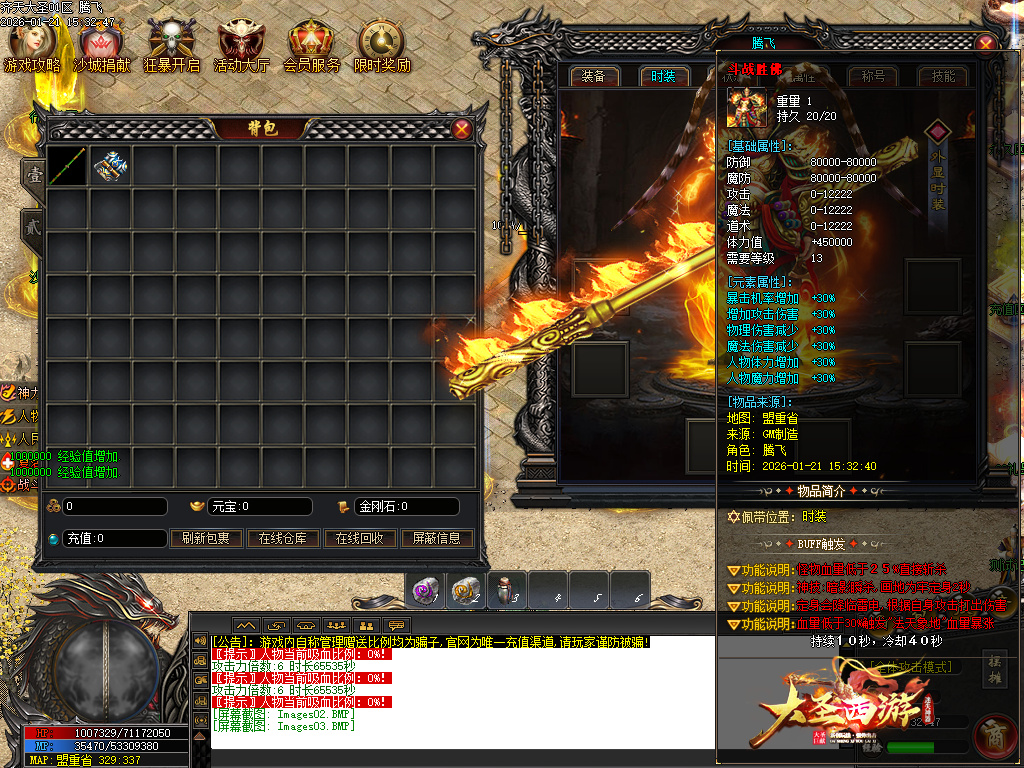Open the 在线仓库 online warehouse
This screenshot has width=1024, height=768.
tap(283, 538)
